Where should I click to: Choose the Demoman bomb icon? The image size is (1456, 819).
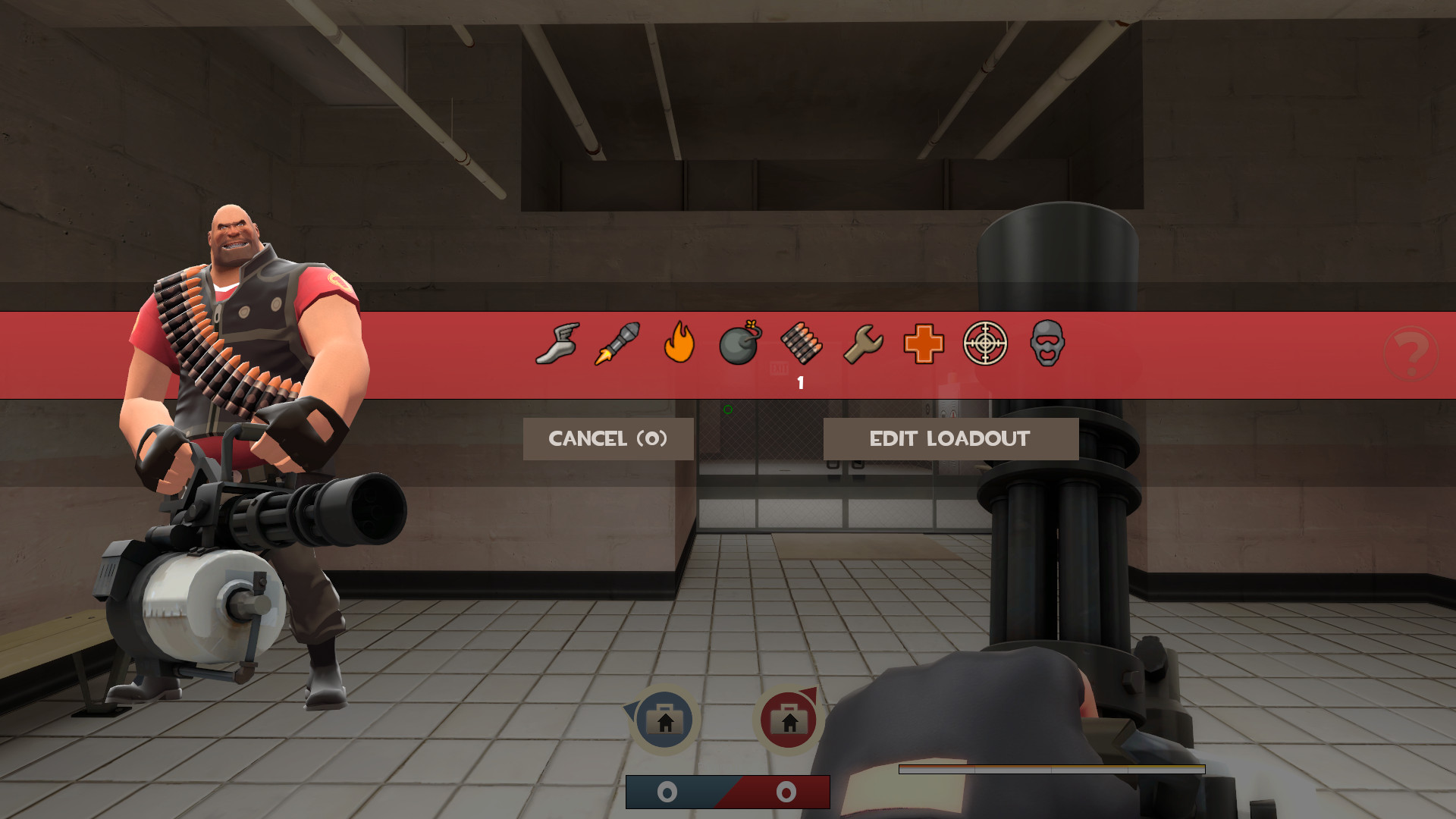[739, 344]
